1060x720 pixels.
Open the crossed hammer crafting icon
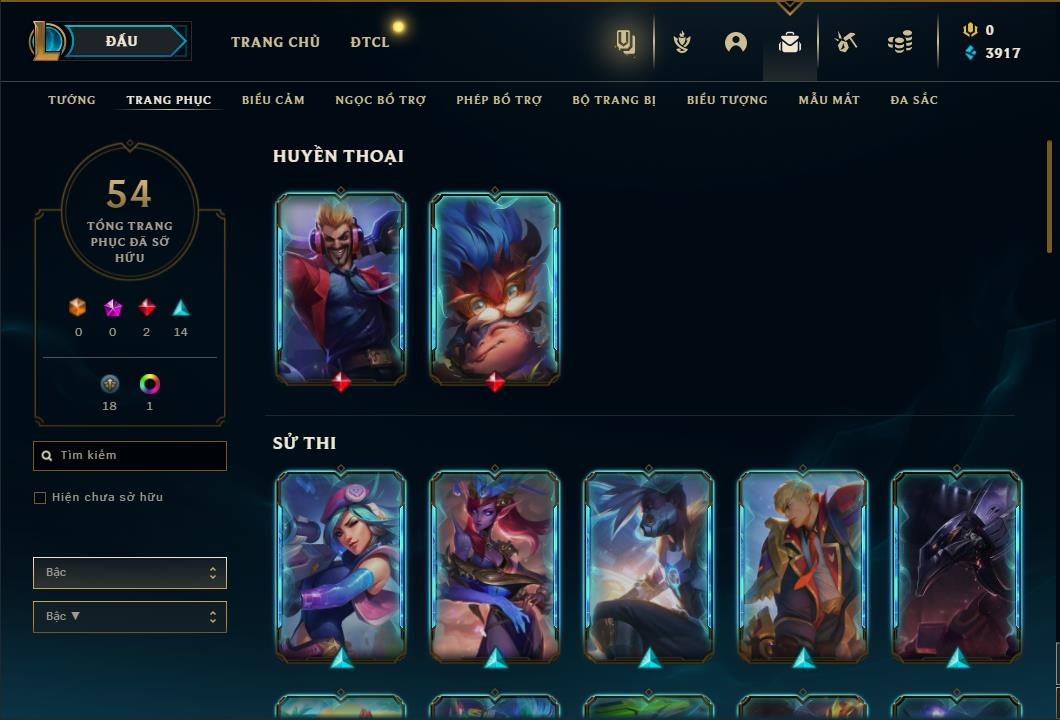point(845,42)
